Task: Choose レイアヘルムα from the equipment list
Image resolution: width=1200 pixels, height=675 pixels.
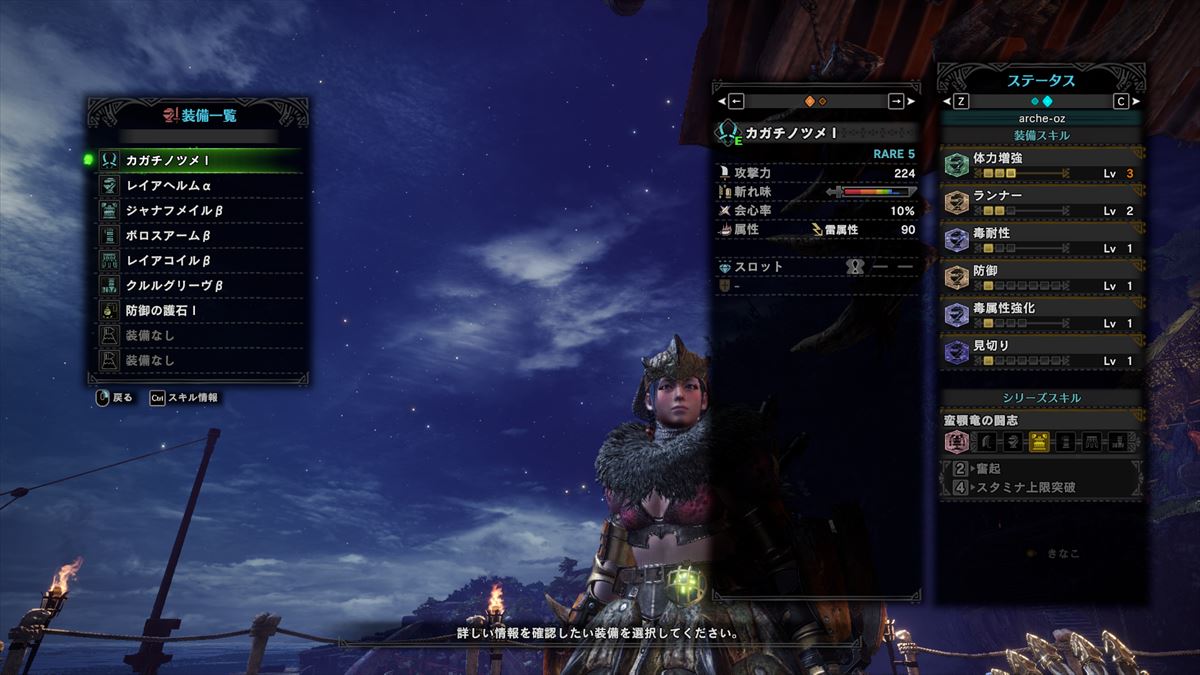Action: tap(198, 185)
